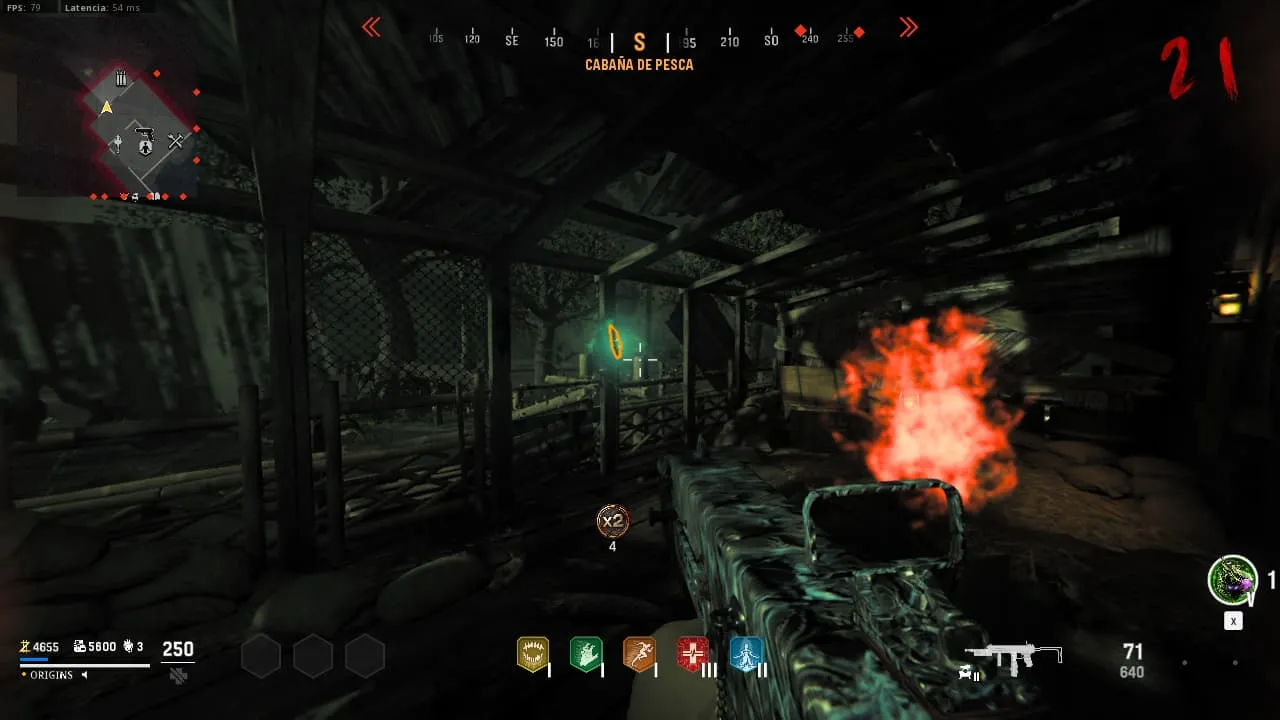Choose the red Quick Revive cross perk
This screenshot has width=1280, height=720.
[x=692, y=654]
